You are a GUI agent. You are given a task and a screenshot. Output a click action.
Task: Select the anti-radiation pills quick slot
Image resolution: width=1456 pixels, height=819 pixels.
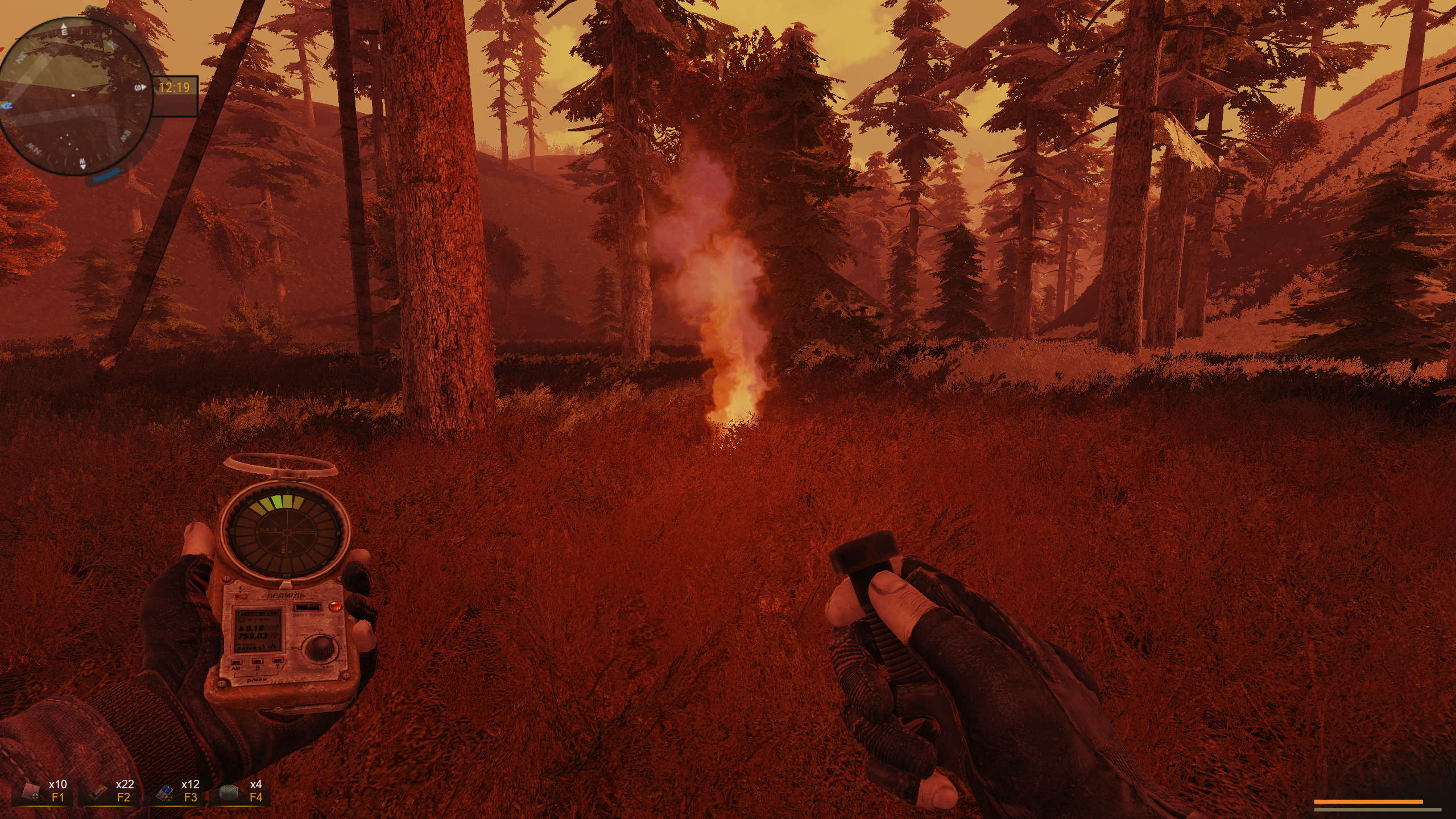coord(173,791)
